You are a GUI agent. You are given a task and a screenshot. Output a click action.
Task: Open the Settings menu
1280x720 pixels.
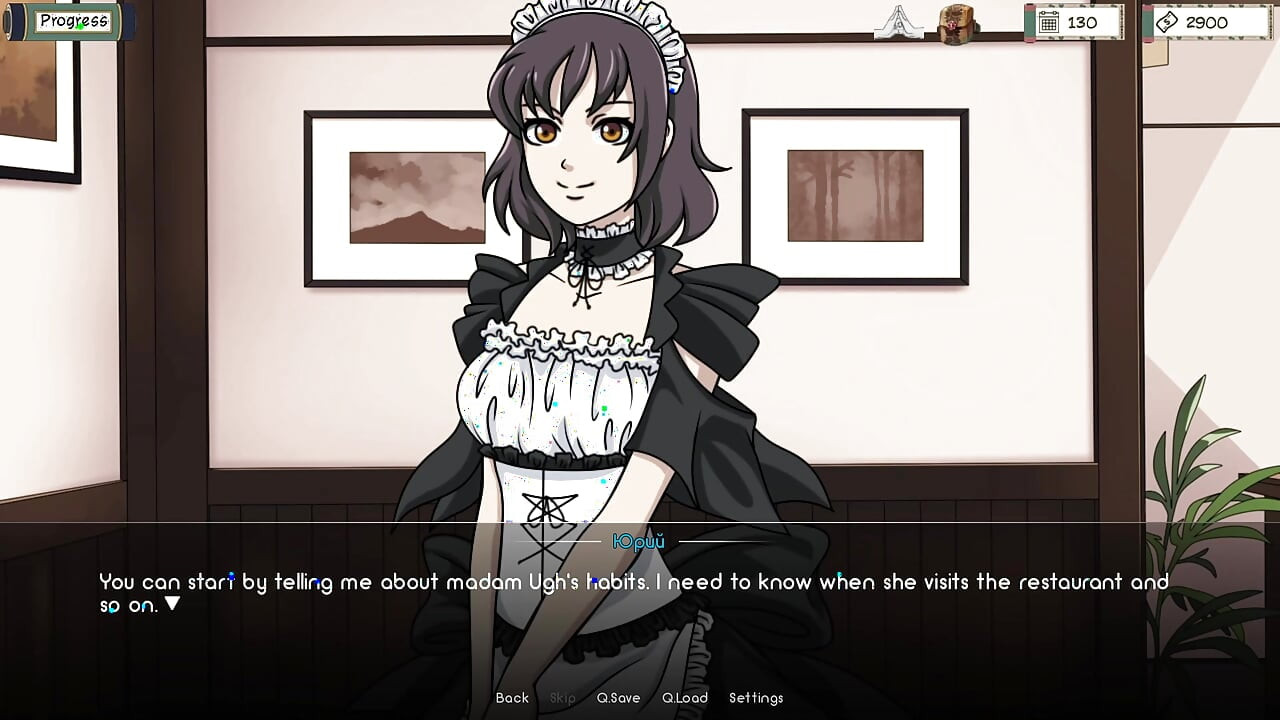click(756, 698)
